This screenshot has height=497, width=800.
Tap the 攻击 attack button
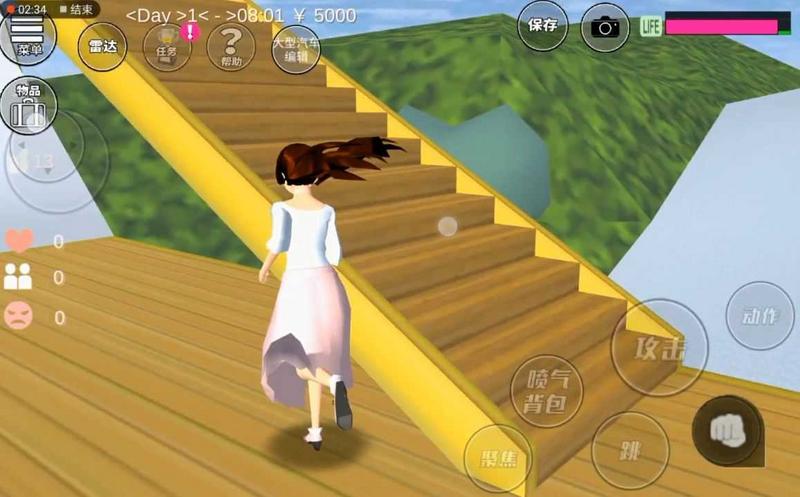tap(659, 348)
